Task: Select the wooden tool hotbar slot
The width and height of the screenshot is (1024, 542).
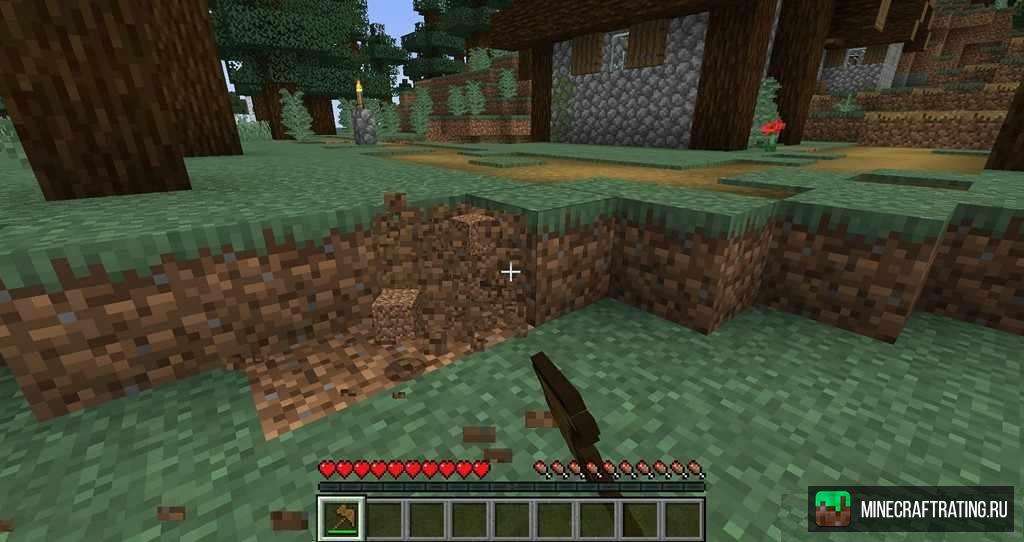Action: (x=341, y=518)
